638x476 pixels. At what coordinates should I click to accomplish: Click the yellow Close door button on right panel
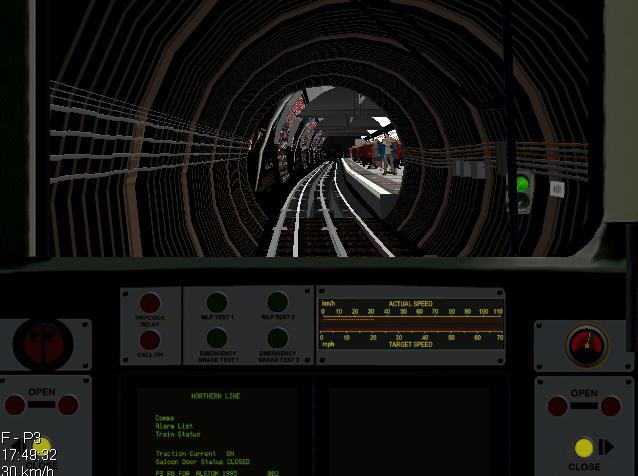[584, 448]
